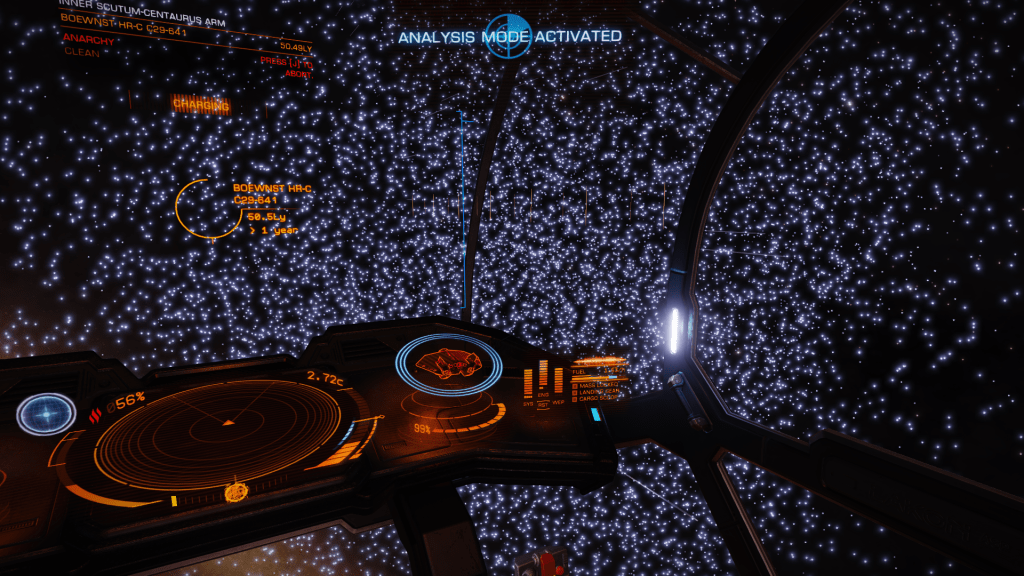Click the blue compass navigation globe

click(x=46, y=414)
